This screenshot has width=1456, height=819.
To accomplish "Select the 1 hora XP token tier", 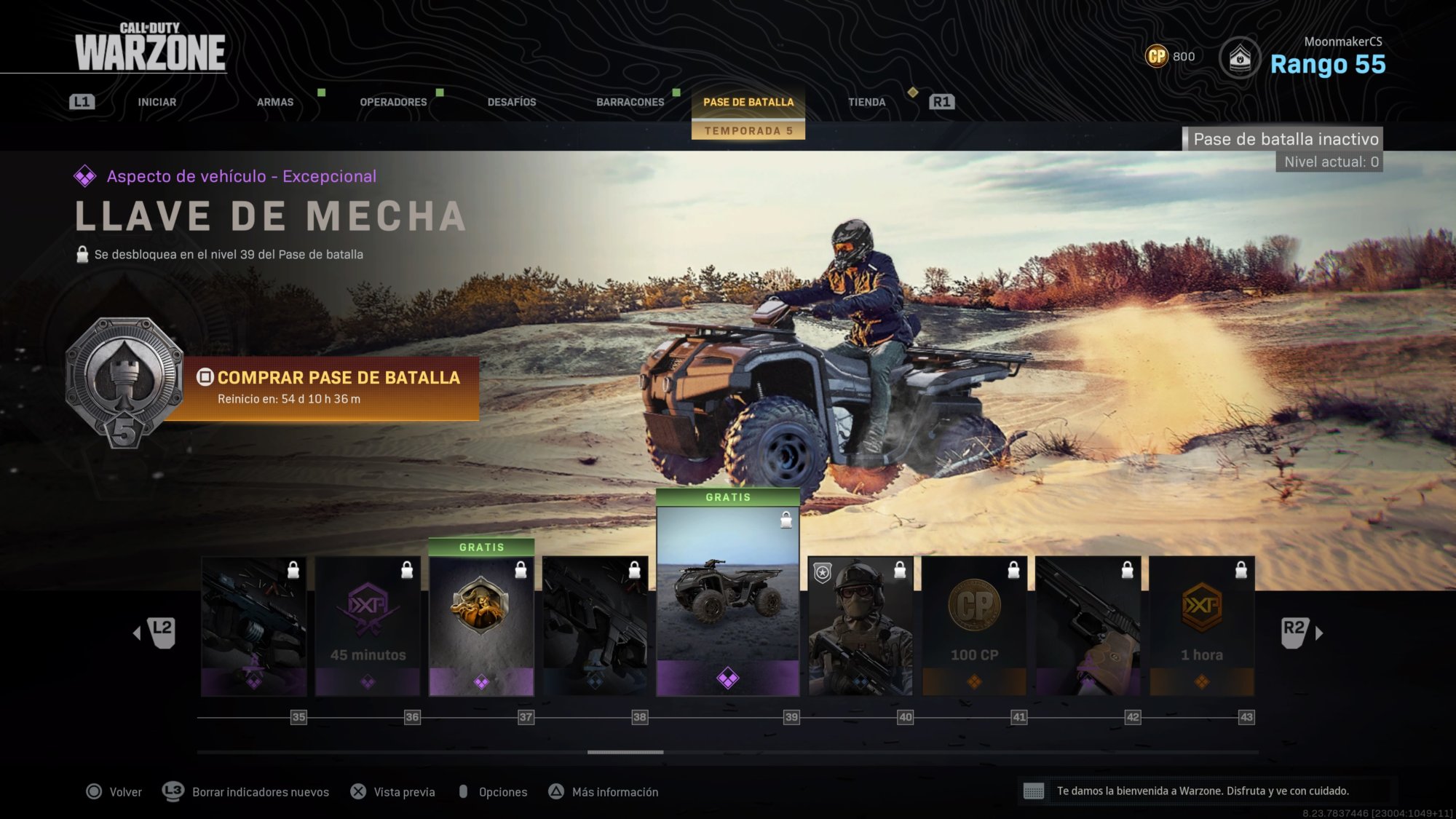I will [x=1201, y=626].
